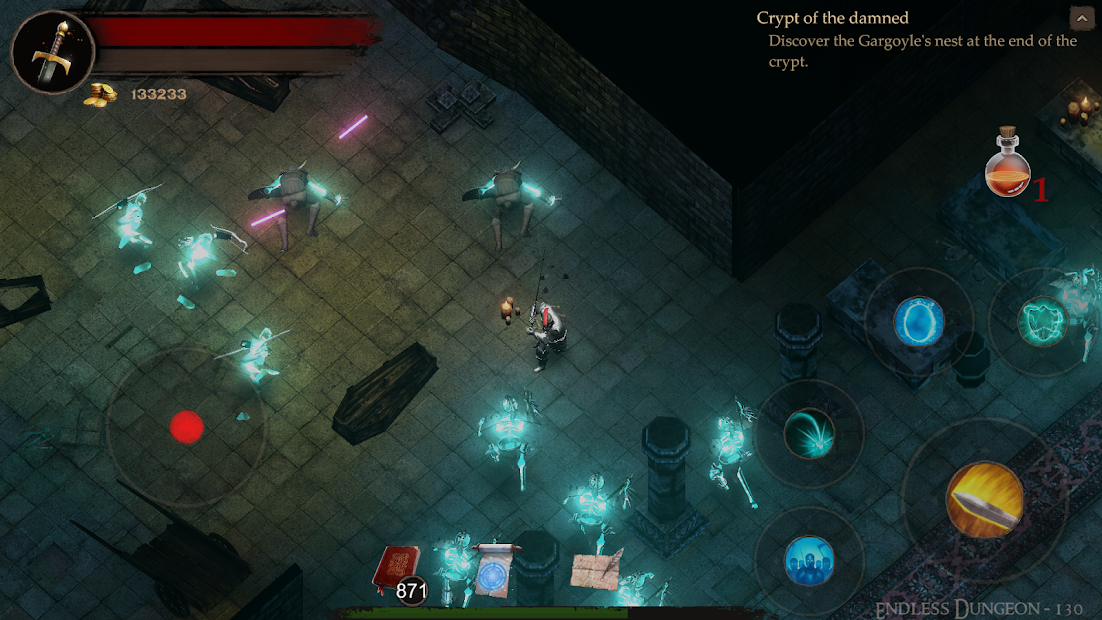
Task: Tap the golden sword attack button
Action: click(x=984, y=500)
